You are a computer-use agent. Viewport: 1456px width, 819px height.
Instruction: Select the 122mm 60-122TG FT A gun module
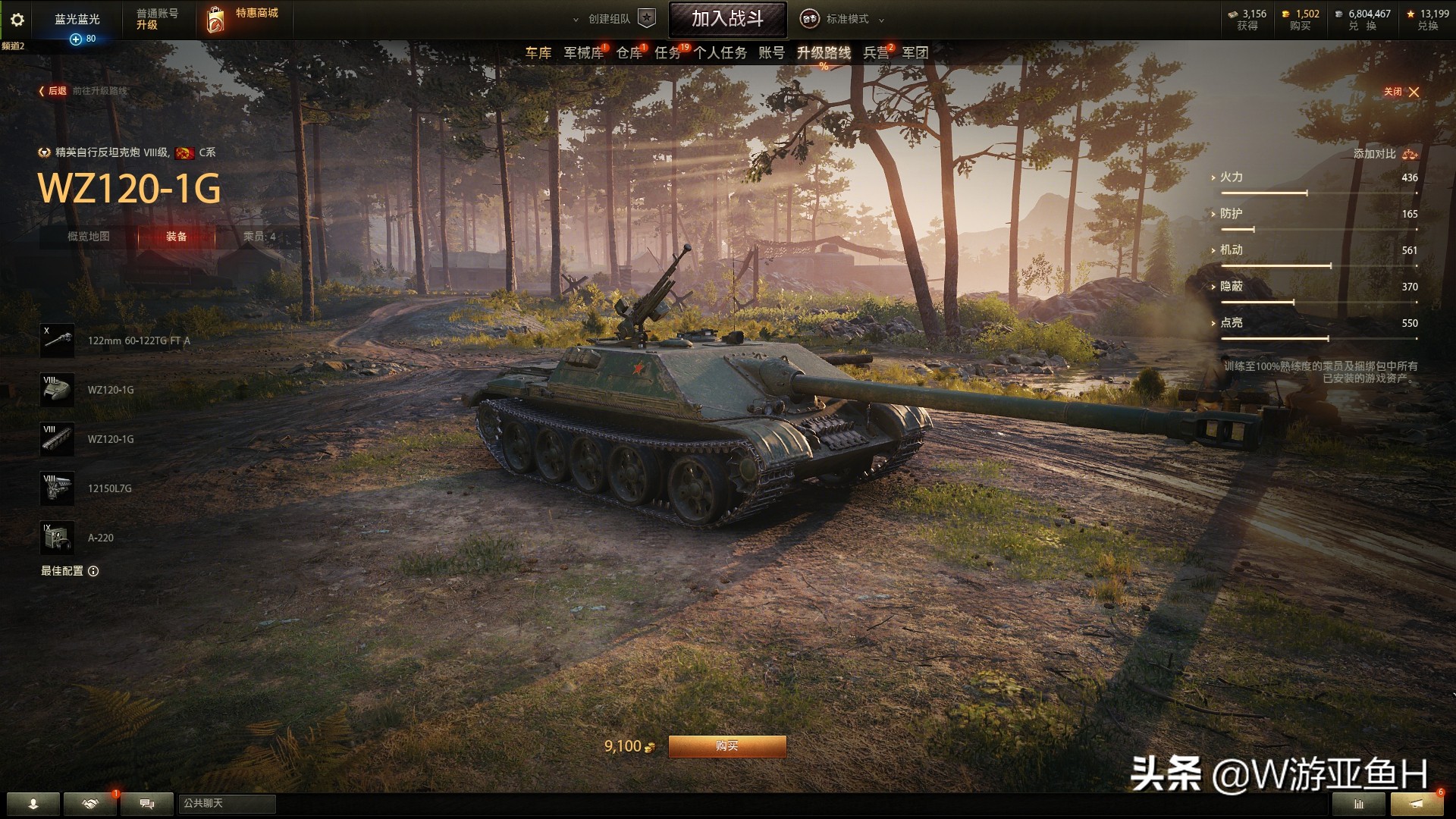click(x=58, y=340)
